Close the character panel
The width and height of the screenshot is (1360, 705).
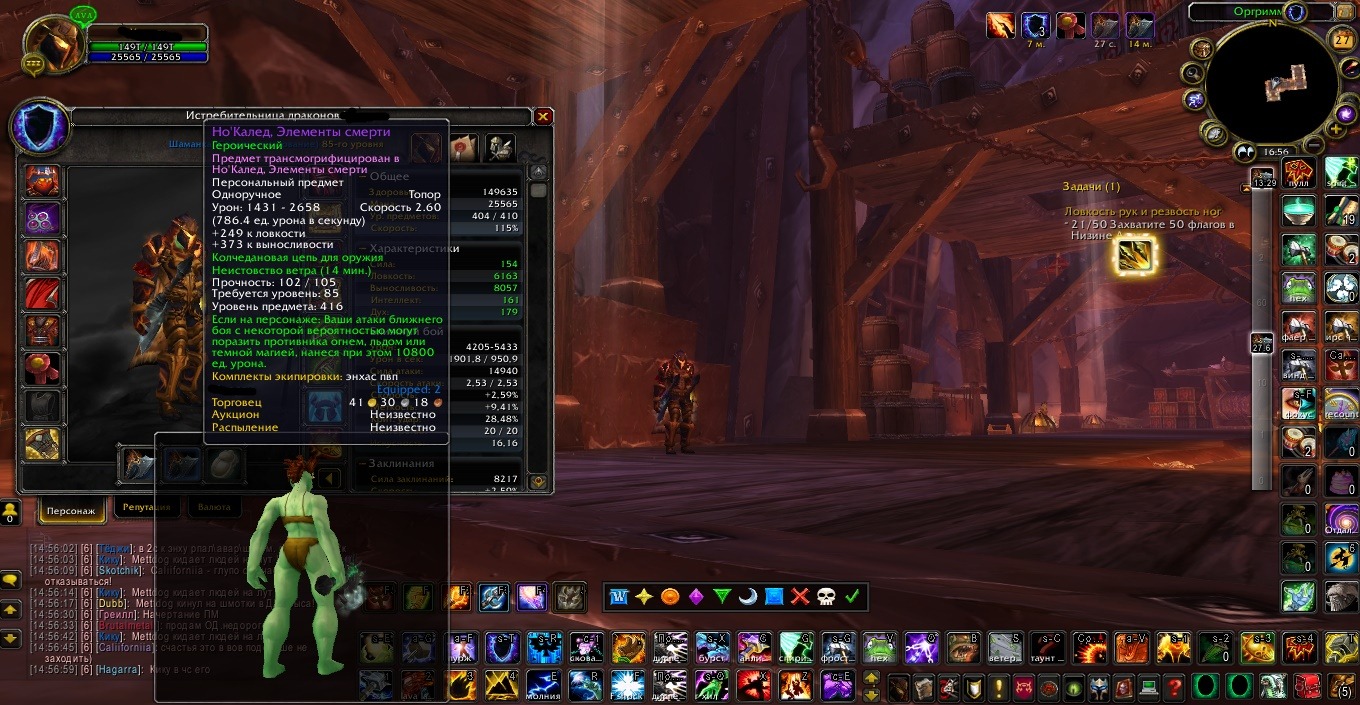(543, 116)
